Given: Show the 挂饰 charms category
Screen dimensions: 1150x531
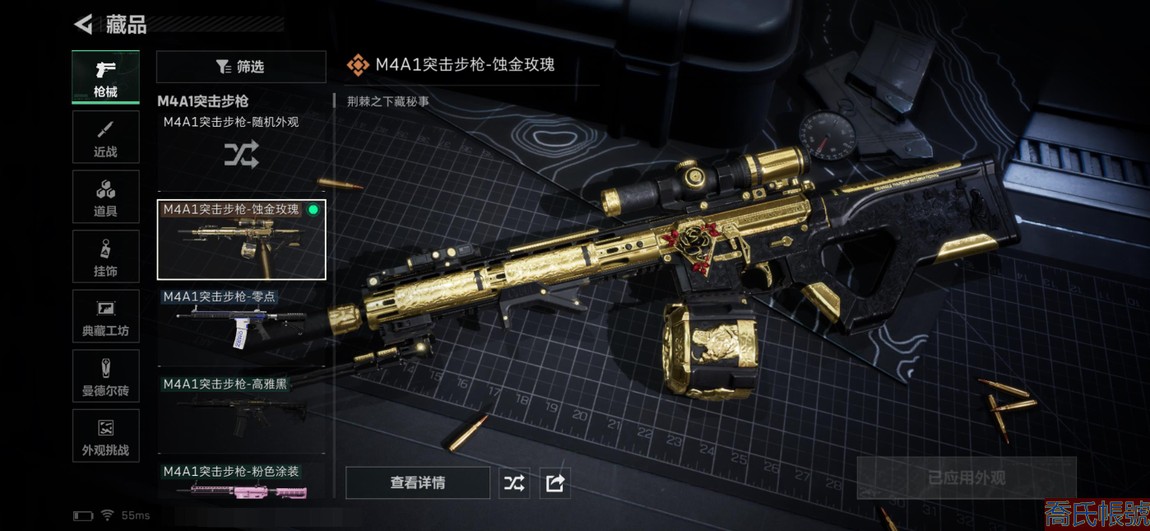Looking at the screenshot, I should coord(105,258).
